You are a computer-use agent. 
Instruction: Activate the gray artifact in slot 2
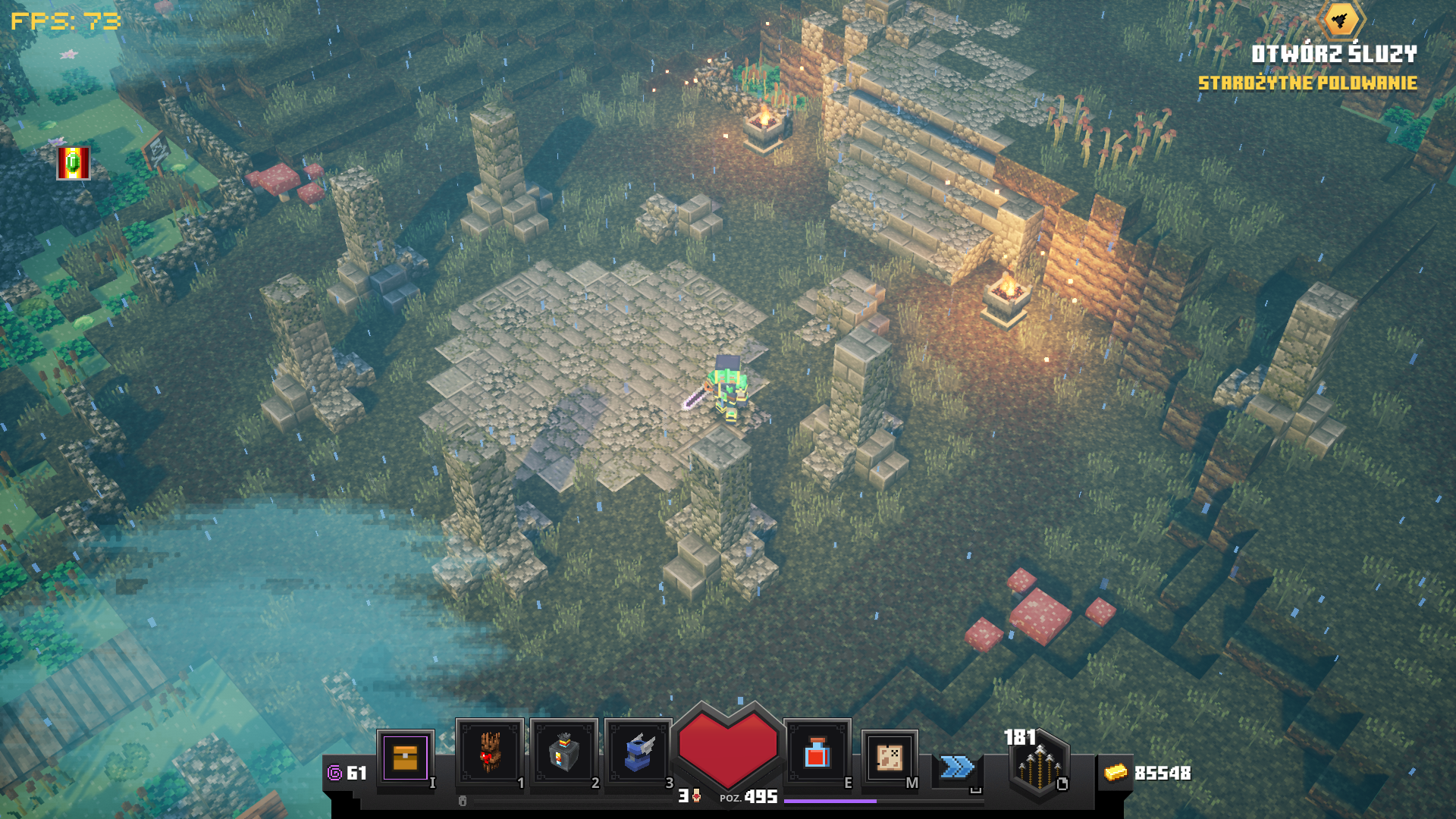(563, 753)
